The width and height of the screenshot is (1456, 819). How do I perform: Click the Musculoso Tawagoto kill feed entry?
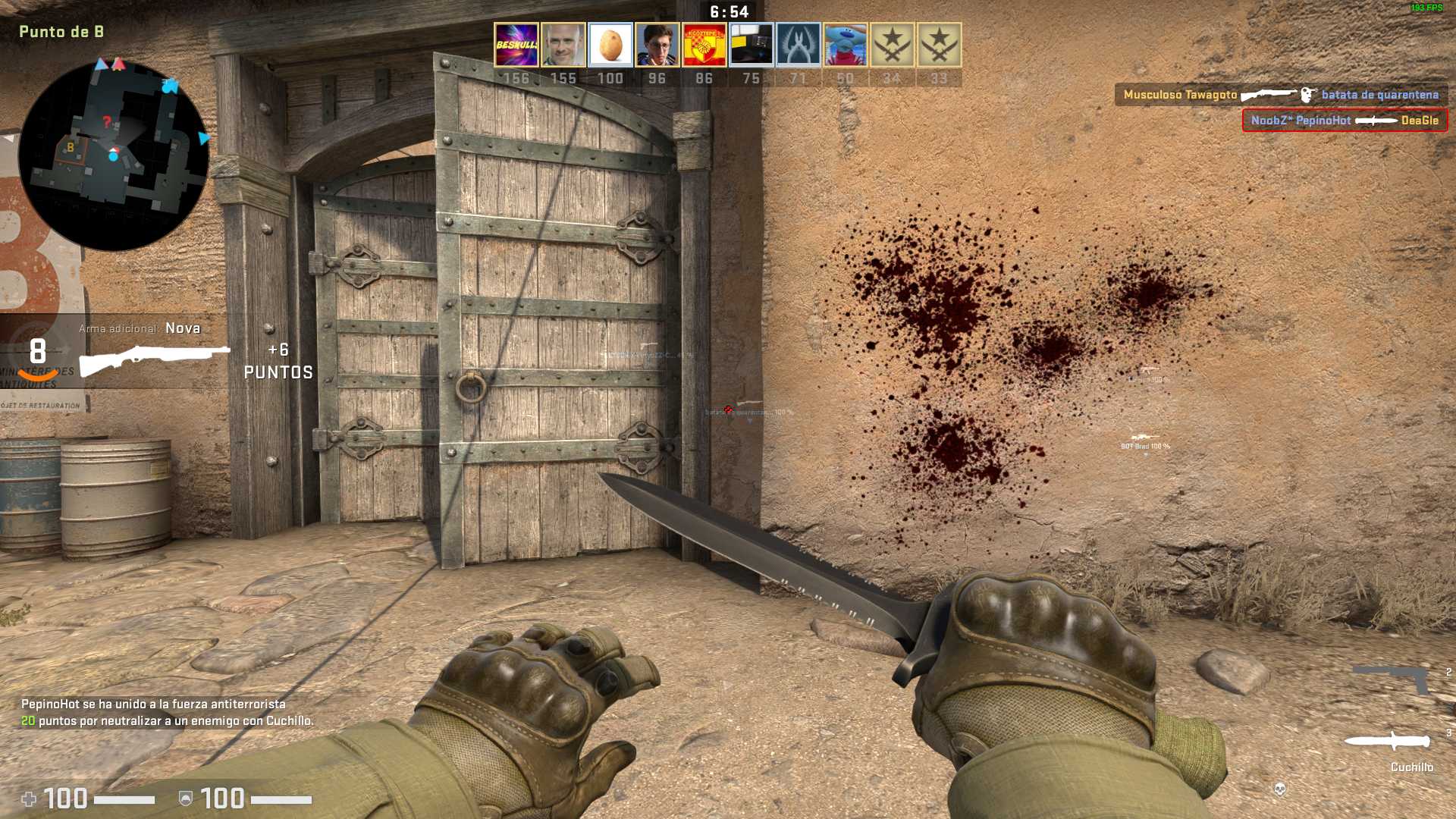pyautogui.click(x=1281, y=95)
